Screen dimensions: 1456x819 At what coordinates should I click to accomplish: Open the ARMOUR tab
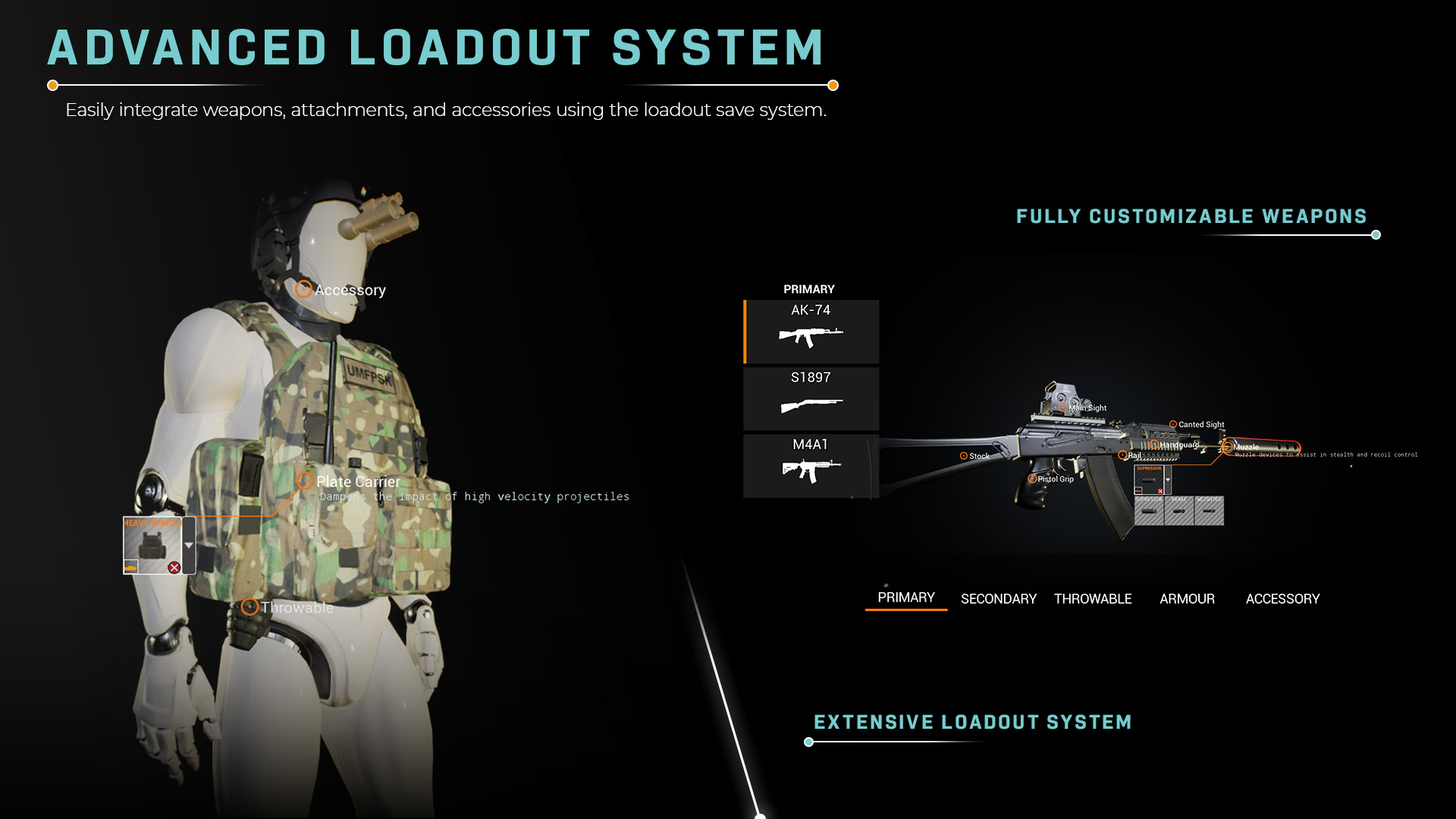click(x=1187, y=599)
